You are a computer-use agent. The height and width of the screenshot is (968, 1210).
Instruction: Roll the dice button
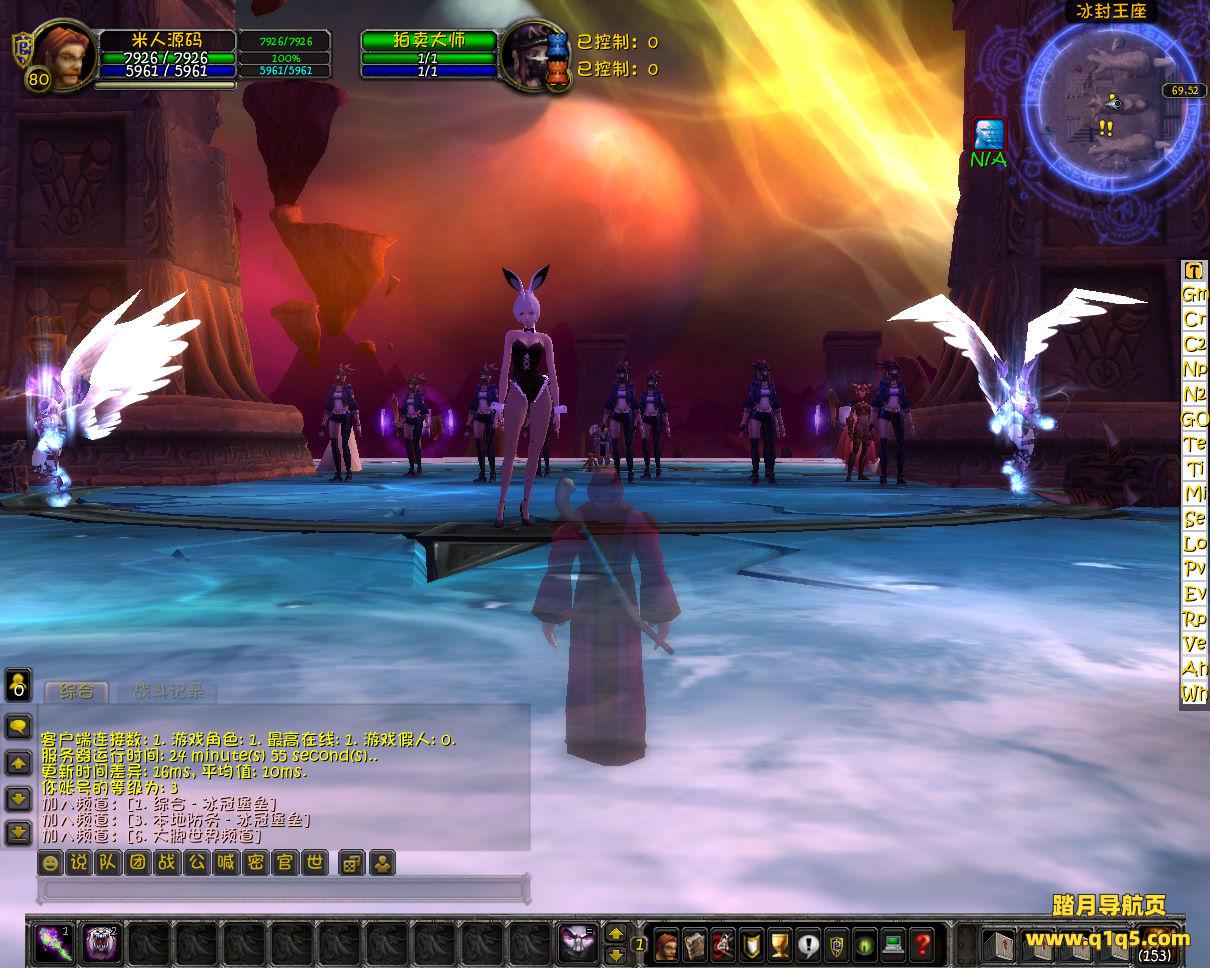[351, 863]
